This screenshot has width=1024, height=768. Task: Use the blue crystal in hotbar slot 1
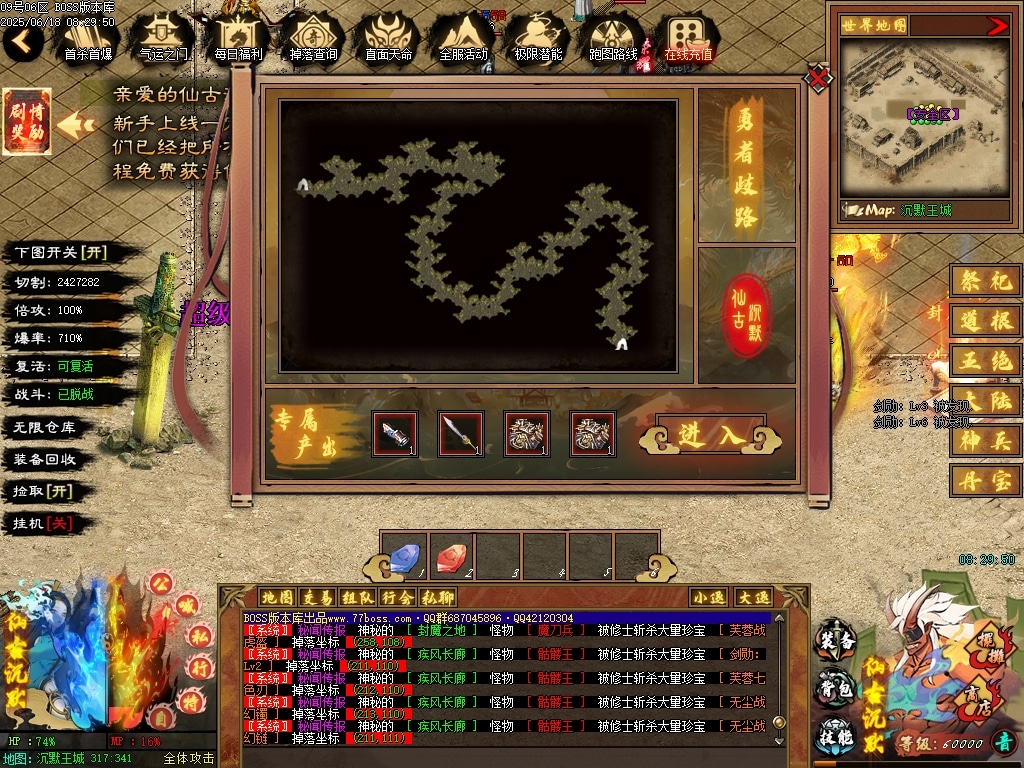(404, 557)
